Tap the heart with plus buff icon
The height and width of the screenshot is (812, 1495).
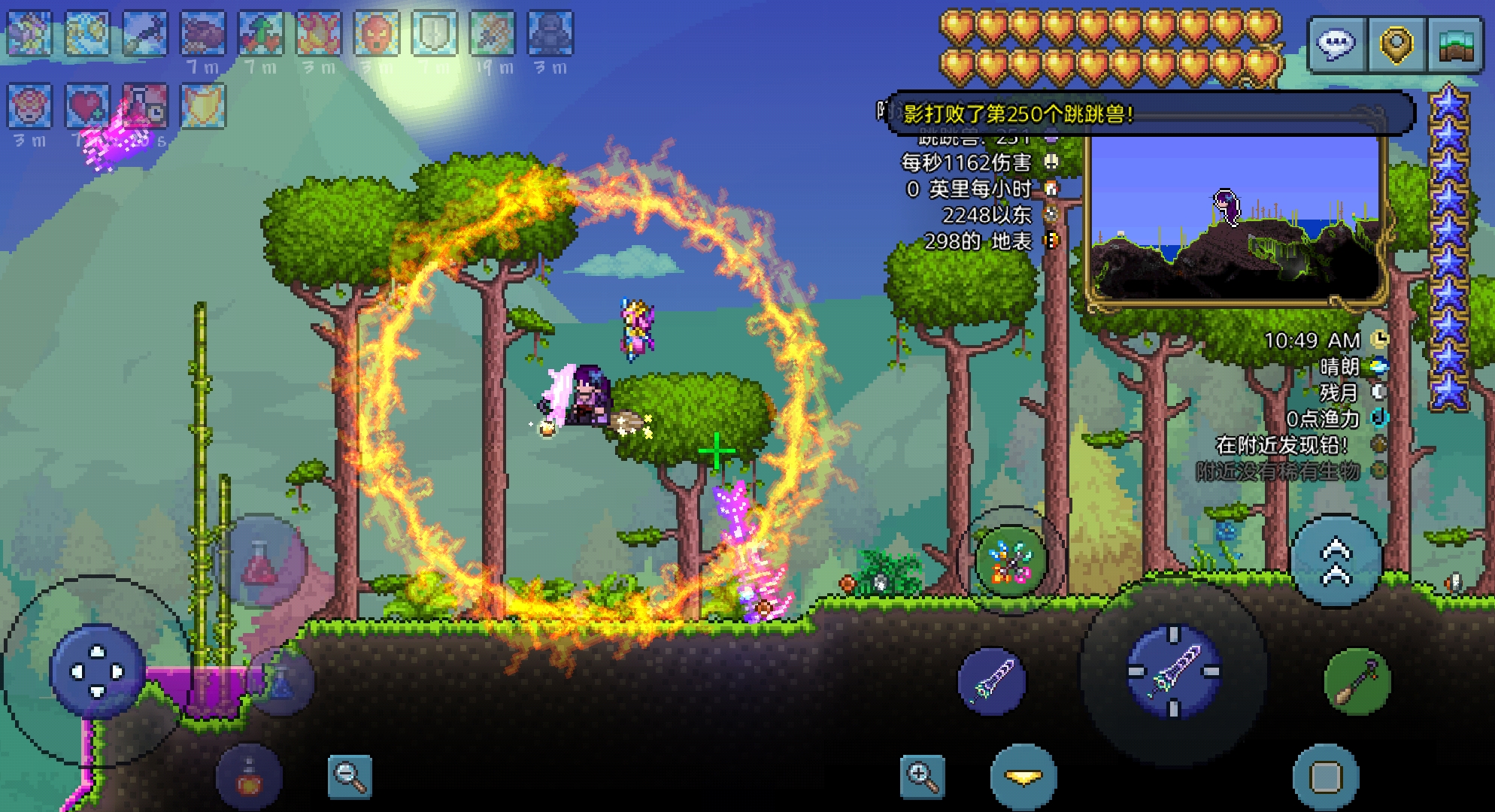87,106
